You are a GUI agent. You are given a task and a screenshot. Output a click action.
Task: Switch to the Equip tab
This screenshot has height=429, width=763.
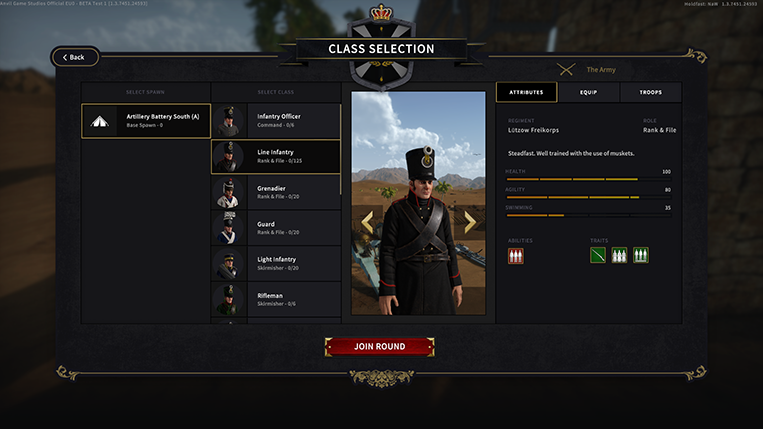point(589,92)
